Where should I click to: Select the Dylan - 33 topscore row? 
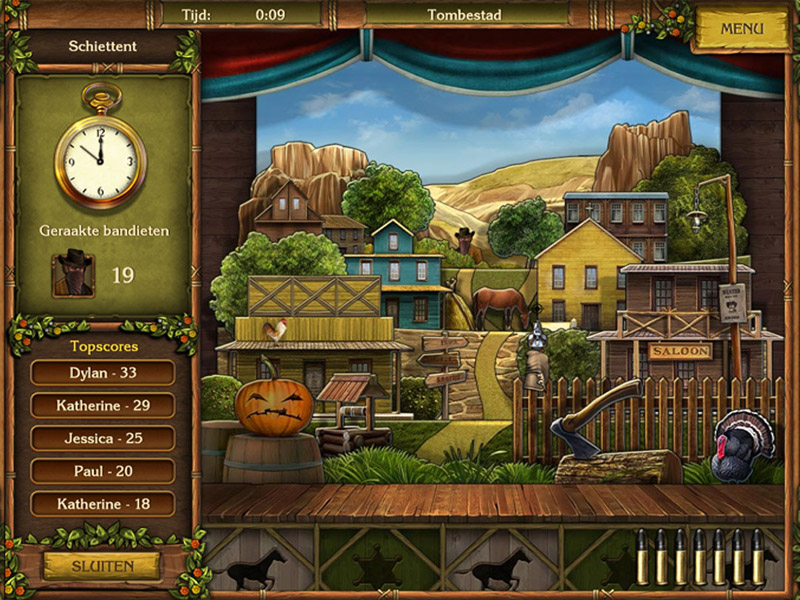coord(103,373)
